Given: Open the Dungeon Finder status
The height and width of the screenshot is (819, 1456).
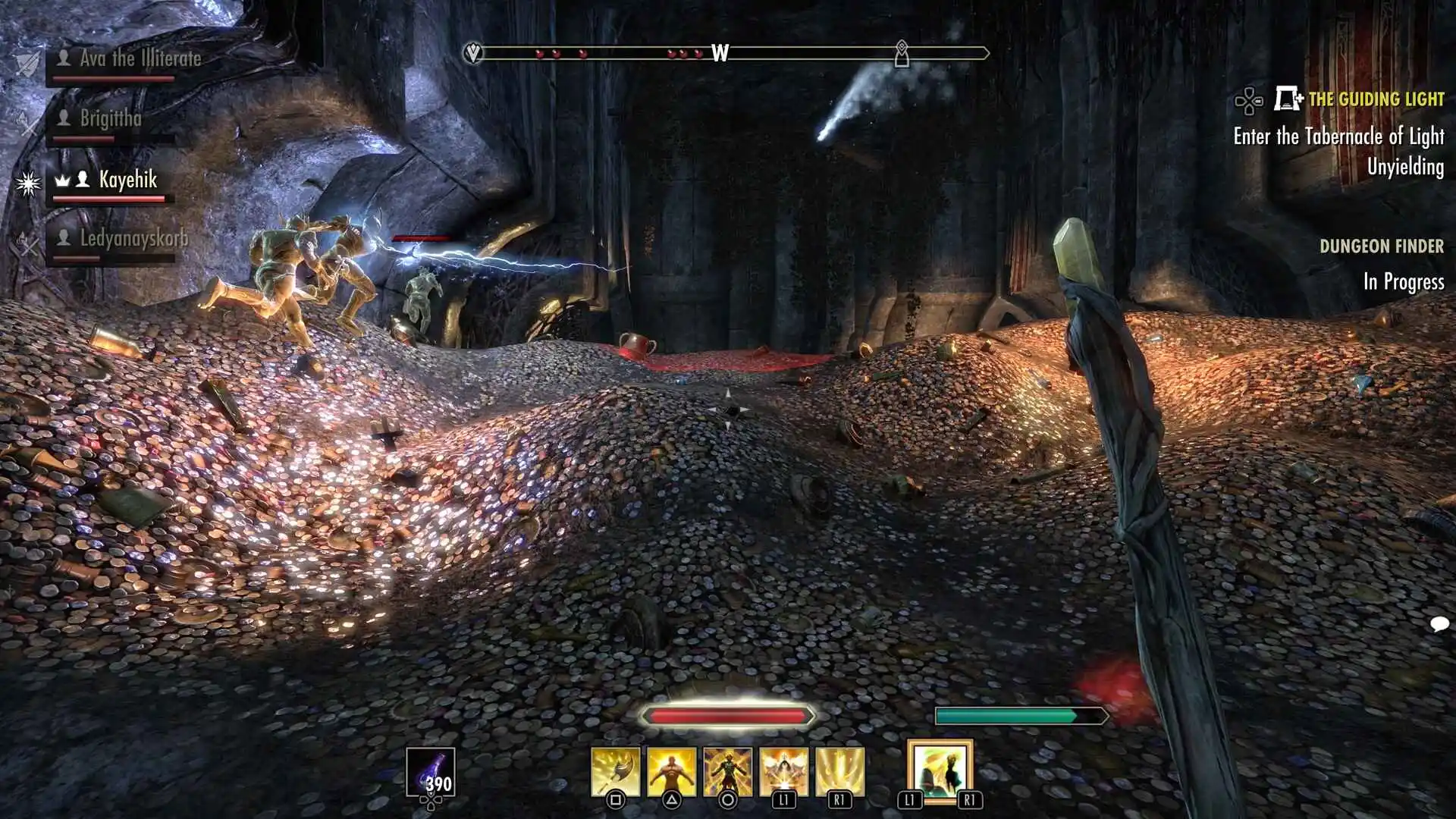Looking at the screenshot, I should (1381, 246).
